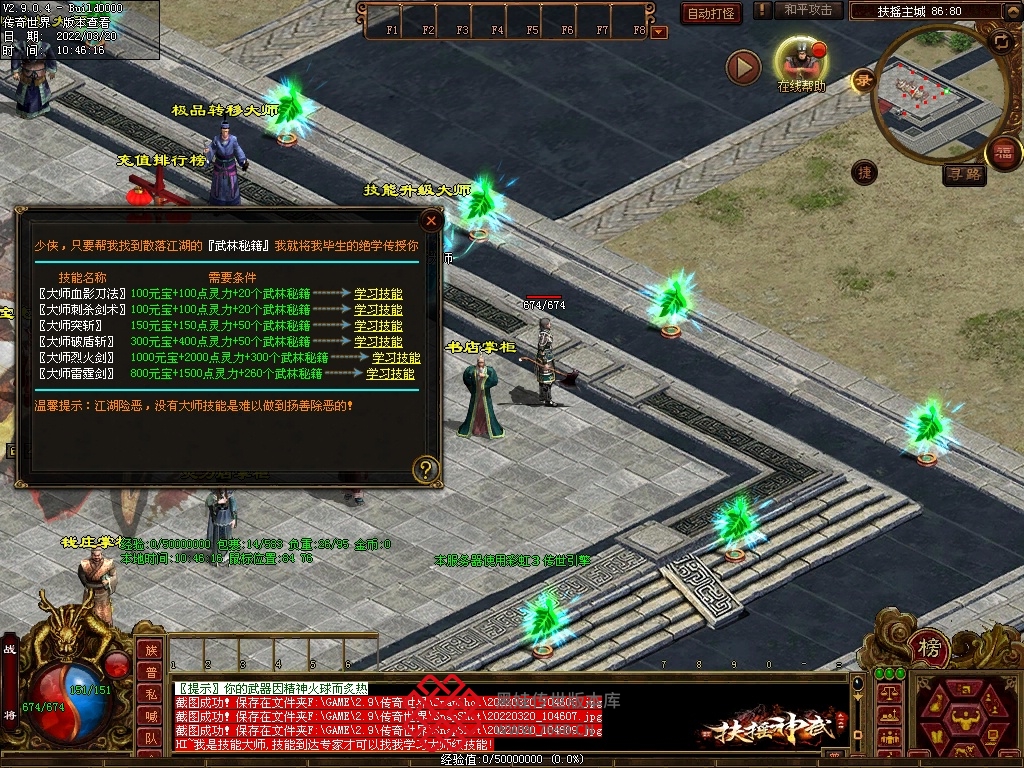Viewport: 1024px width, 768px height.
Task: Change the 和平攻击 attack mode
Action: coord(808,10)
